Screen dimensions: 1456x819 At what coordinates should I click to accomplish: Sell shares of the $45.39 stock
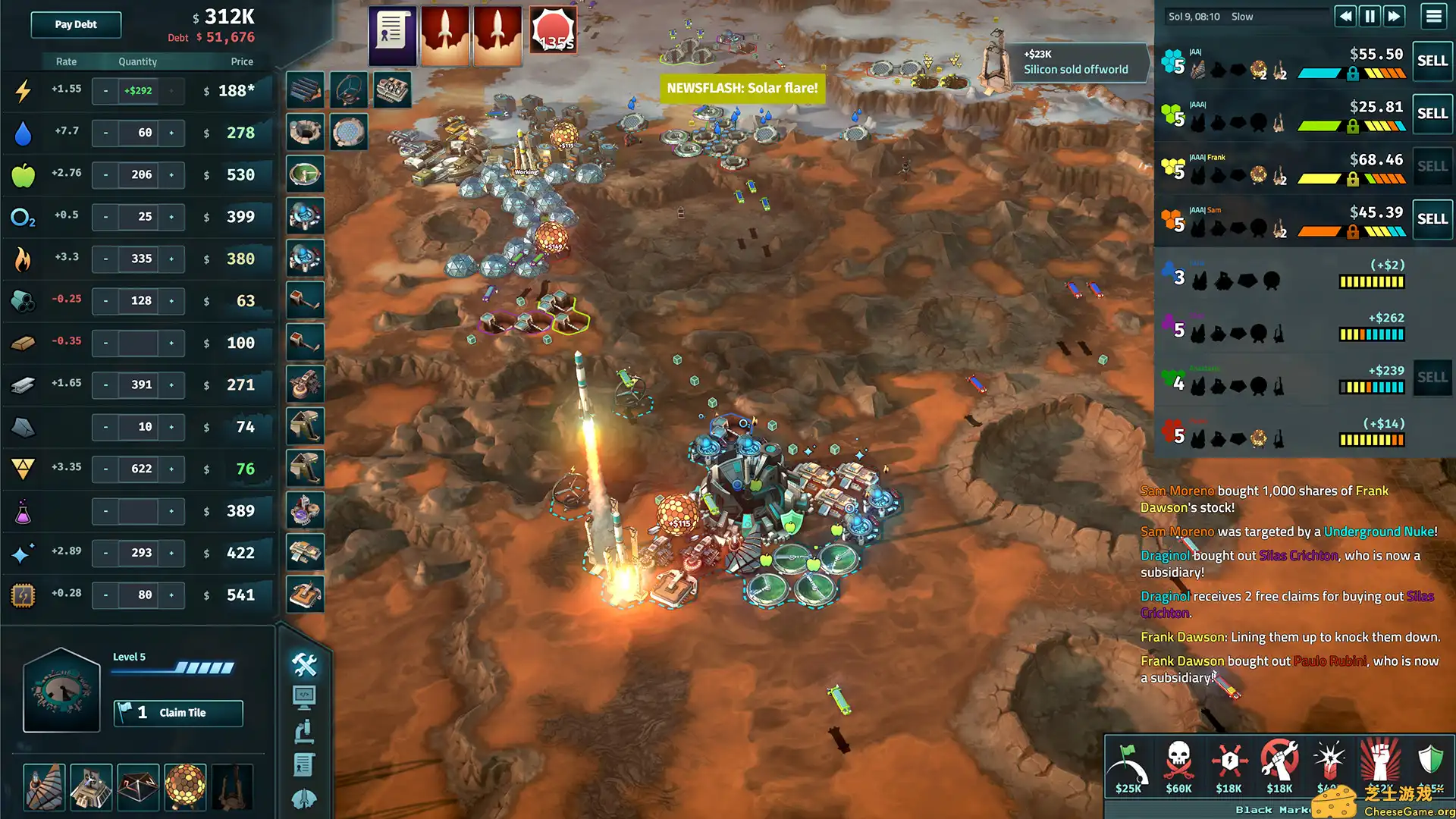(x=1432, y=218)
